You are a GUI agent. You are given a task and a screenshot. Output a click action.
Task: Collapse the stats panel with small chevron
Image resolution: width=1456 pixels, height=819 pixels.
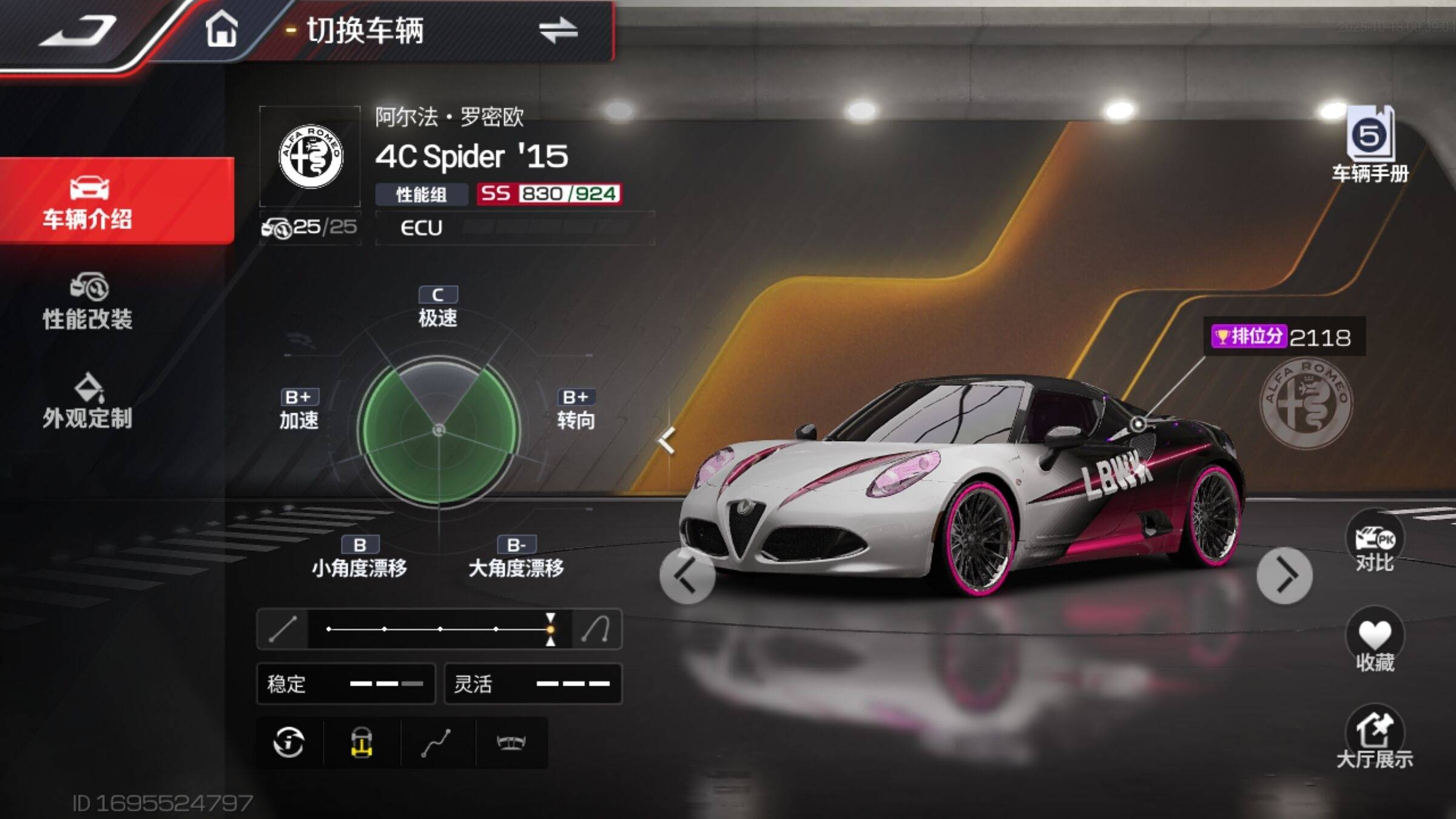[667, 441]
